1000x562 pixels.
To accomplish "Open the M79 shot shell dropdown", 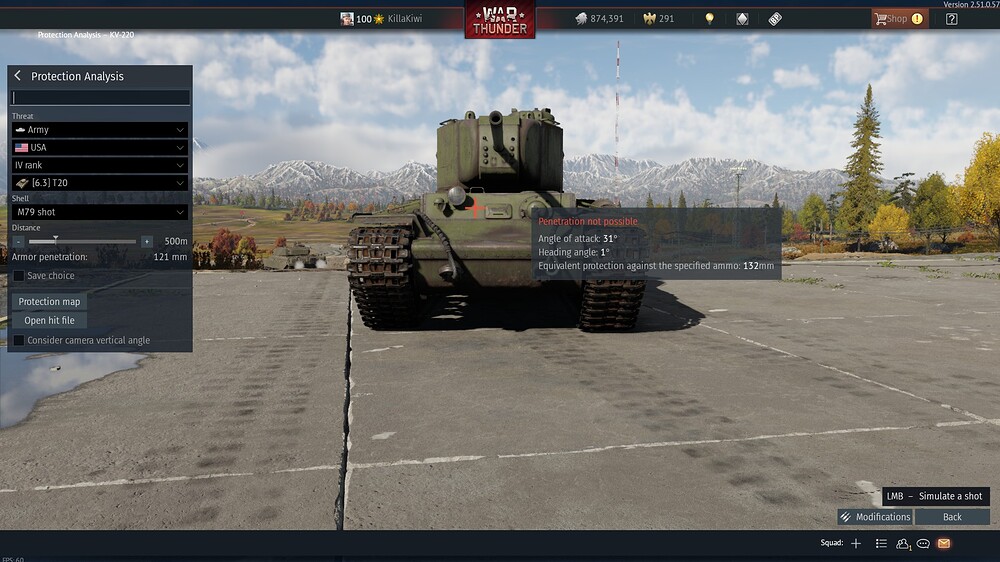I will (x=100, y=212).
